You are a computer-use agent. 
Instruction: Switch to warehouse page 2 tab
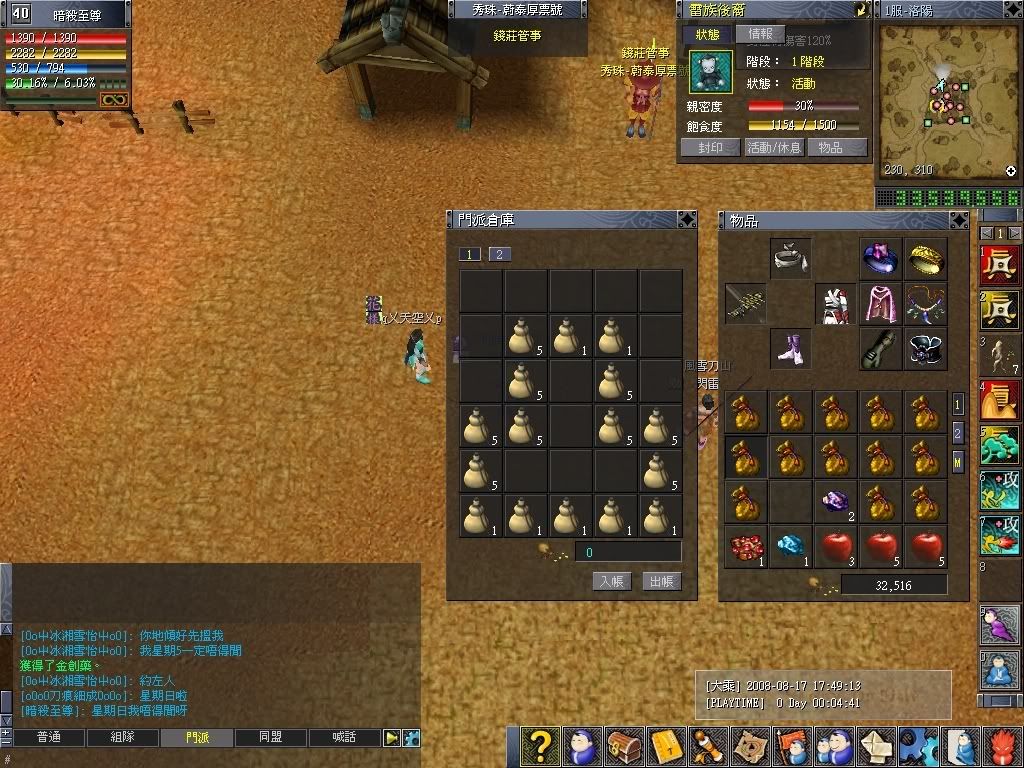(499, 254)
